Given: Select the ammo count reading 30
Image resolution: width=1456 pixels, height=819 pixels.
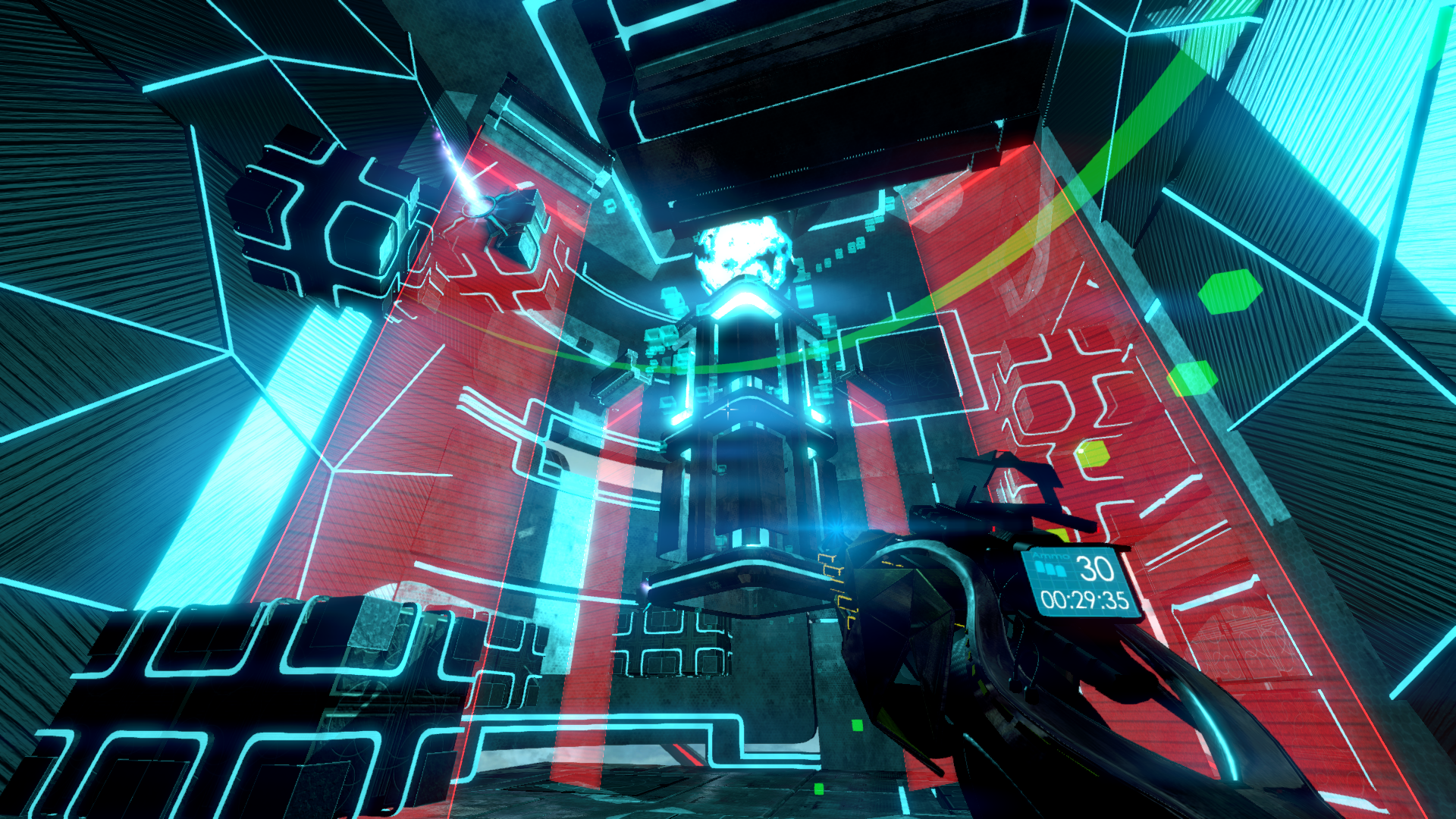Looking at the screenshot, I should 1095,569.
